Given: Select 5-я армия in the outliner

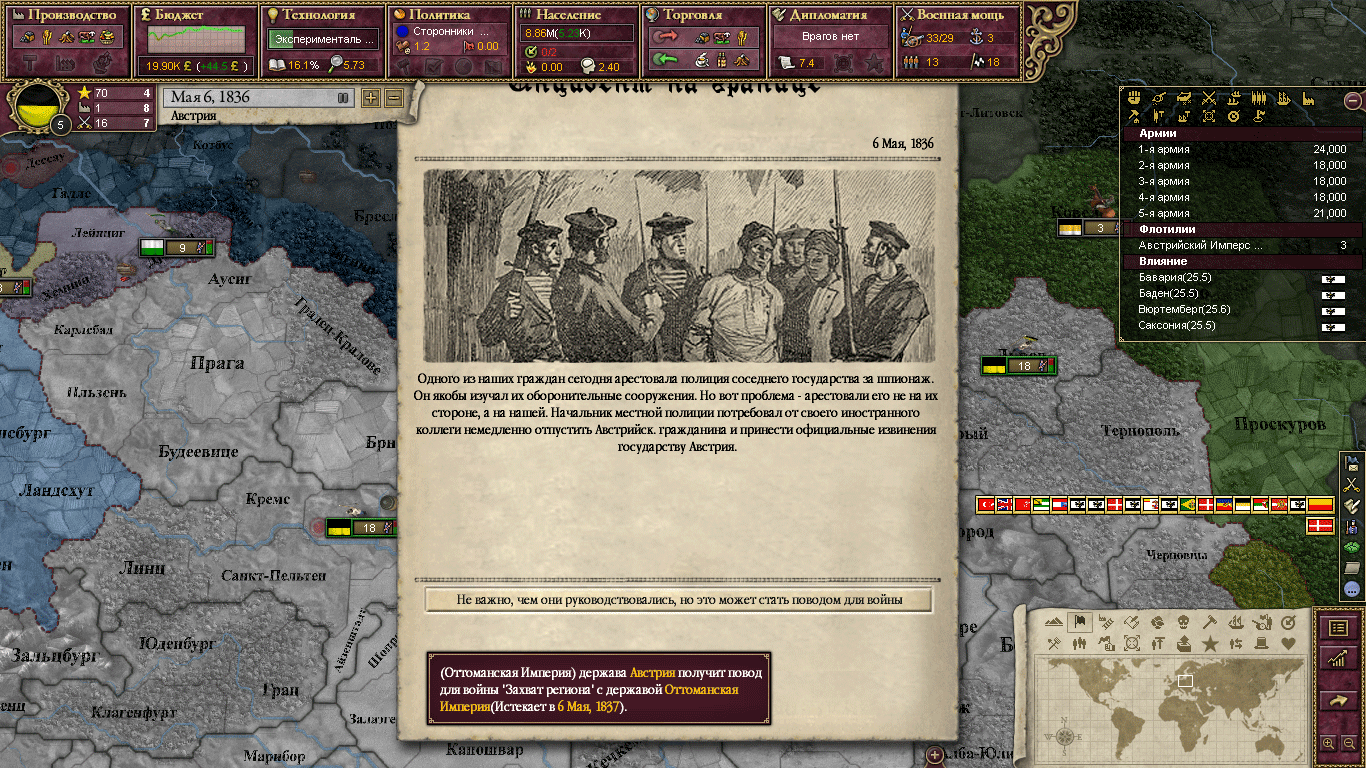Looking at the screenshot, I should [1240, 213].
